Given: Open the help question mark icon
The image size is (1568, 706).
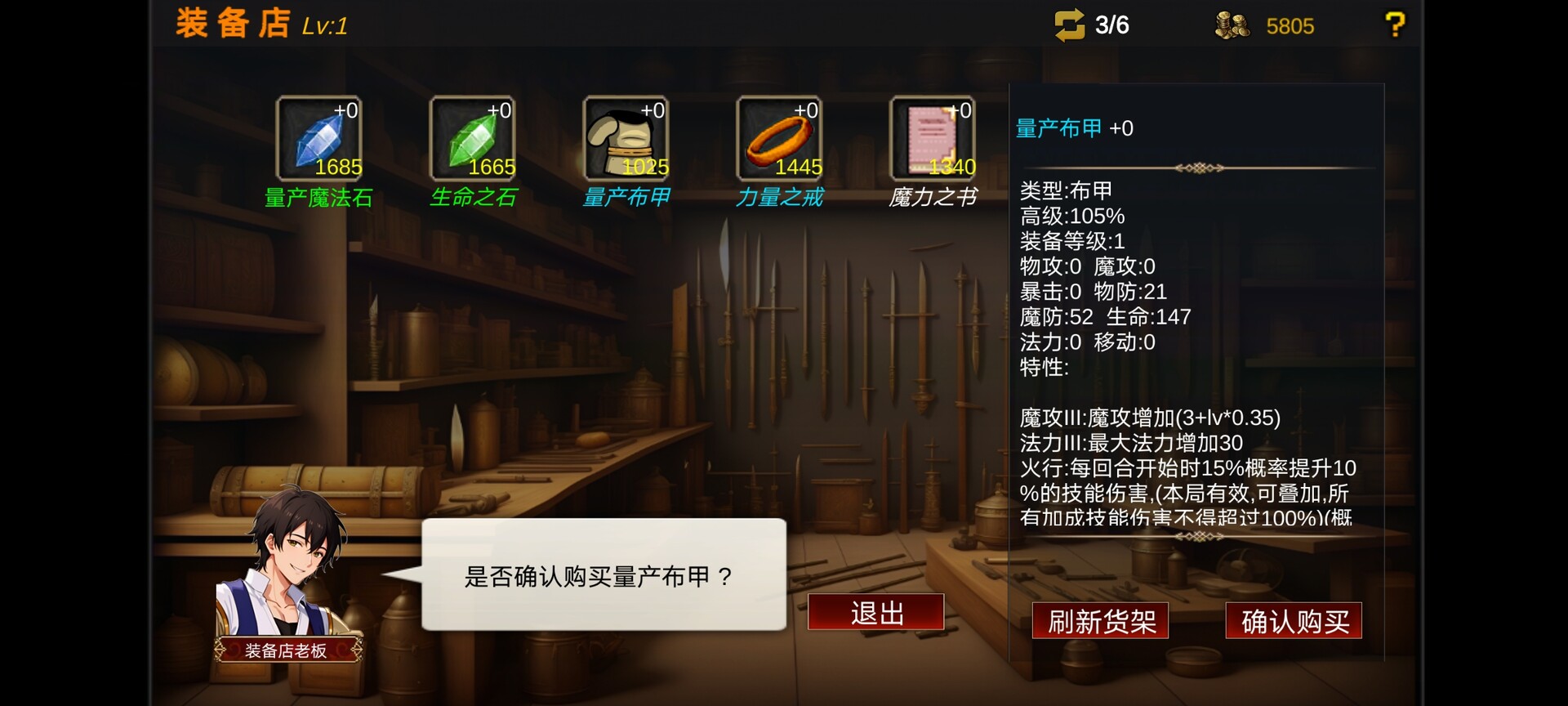Looking at the screenshot, I should tap(1396, 24).
